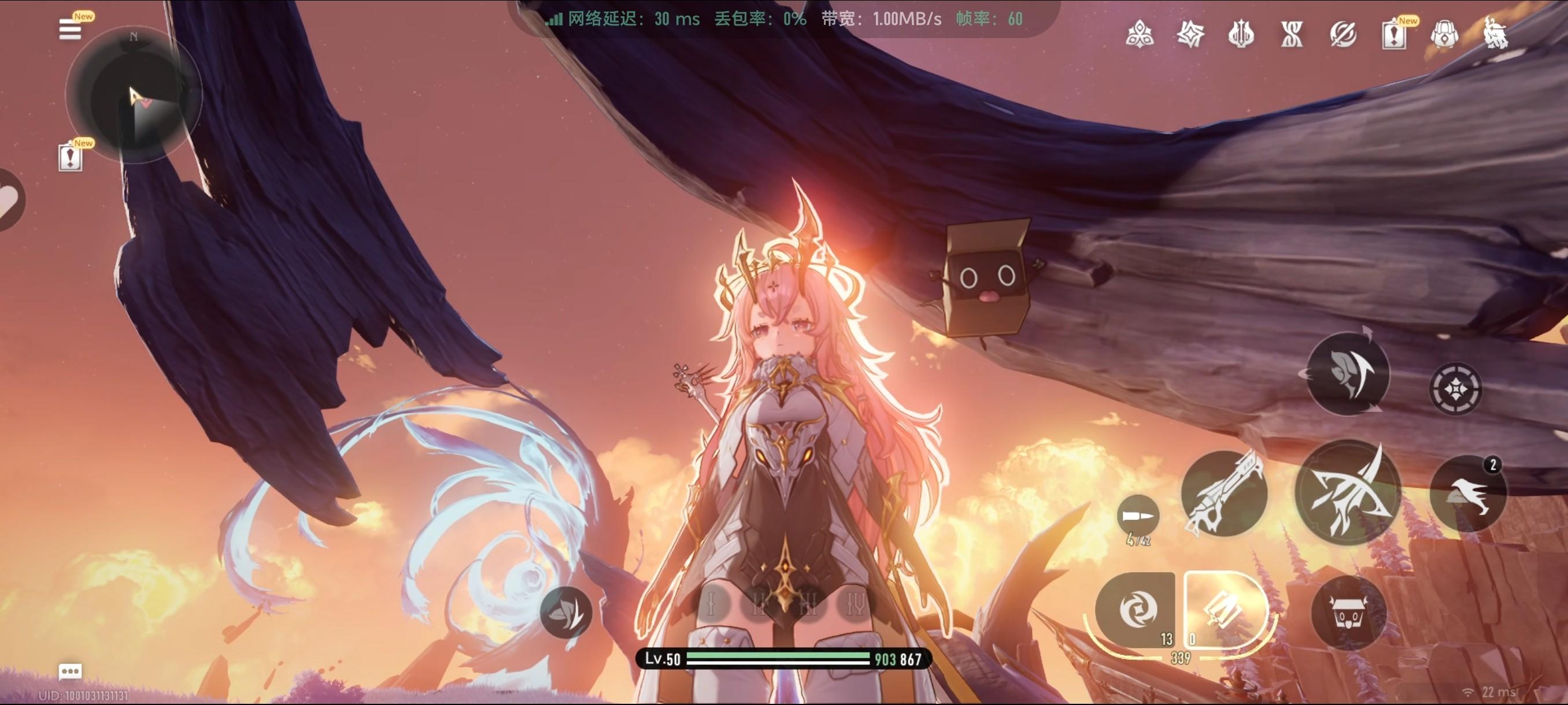1568x705 pixels.
Task: Open the three-petal flower menu icon
Action: pyautogui.click(x=1140, y=34)
